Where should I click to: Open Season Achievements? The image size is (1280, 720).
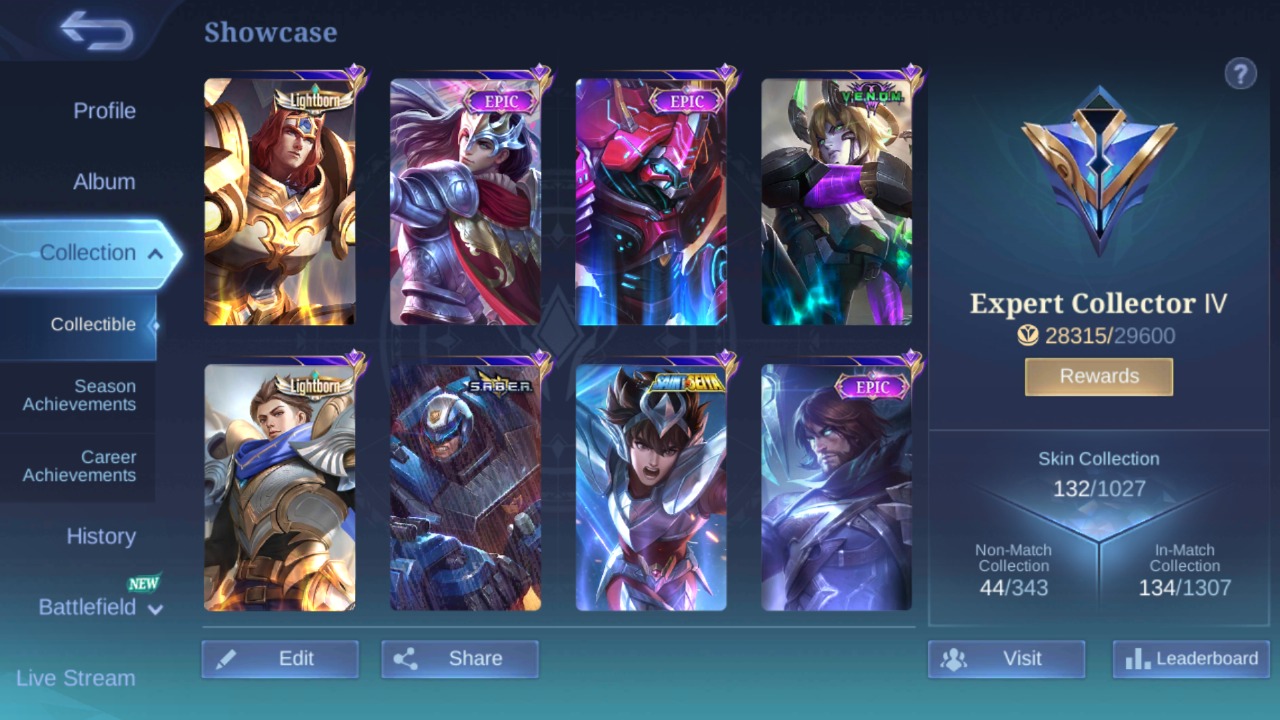[x=79, y=395]
